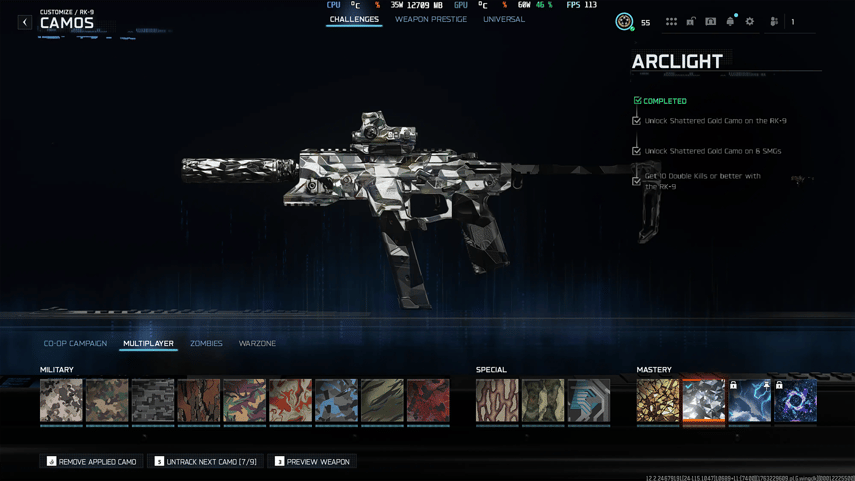This screenshot has width=855, height=481.
Task: Switch to the Zombies camo category
Action: pyautogui.click(x=206, y=343)
